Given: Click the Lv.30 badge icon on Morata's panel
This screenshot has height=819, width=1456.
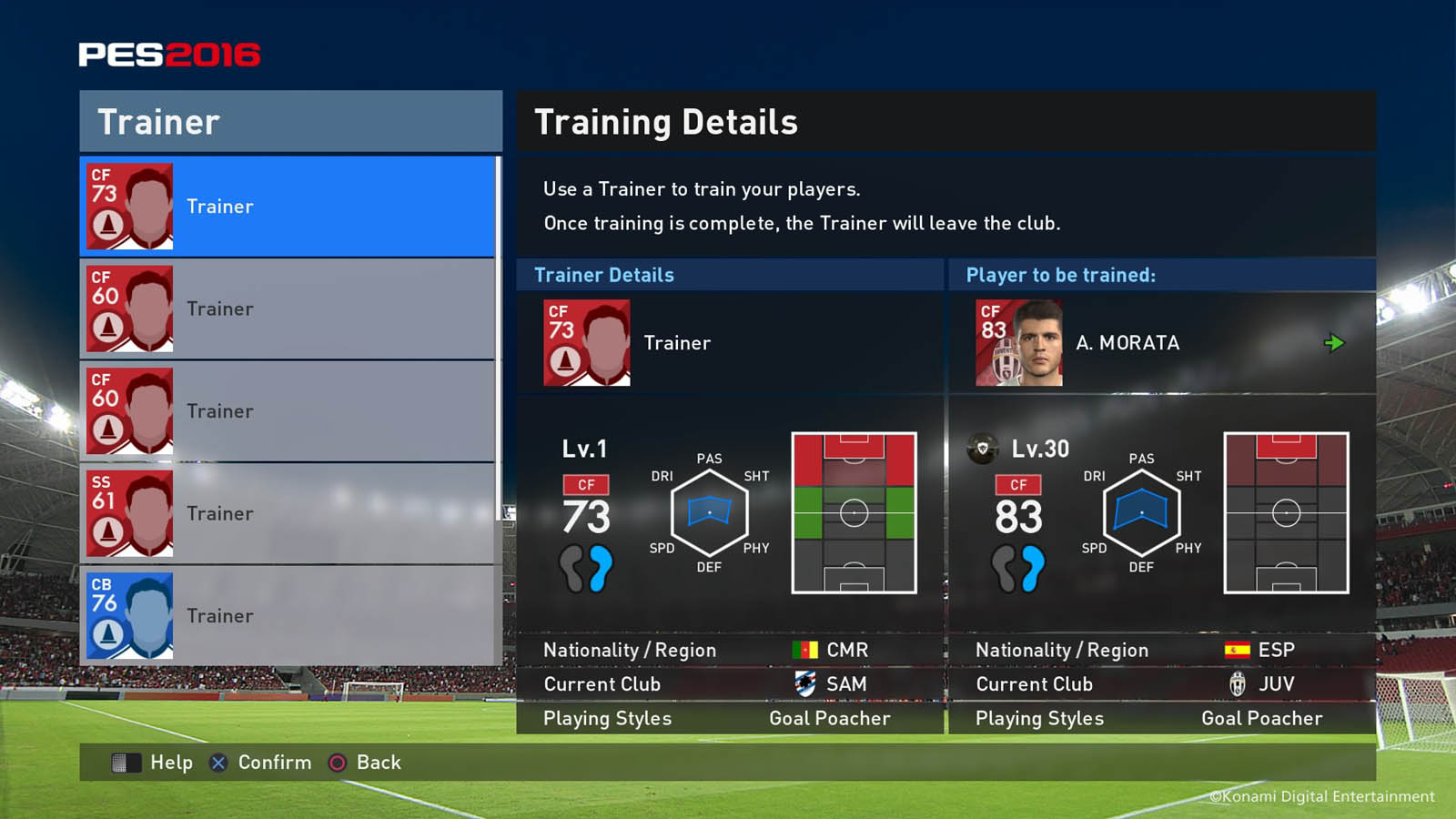Looking at the screenshot, I should tap(984, 448).
